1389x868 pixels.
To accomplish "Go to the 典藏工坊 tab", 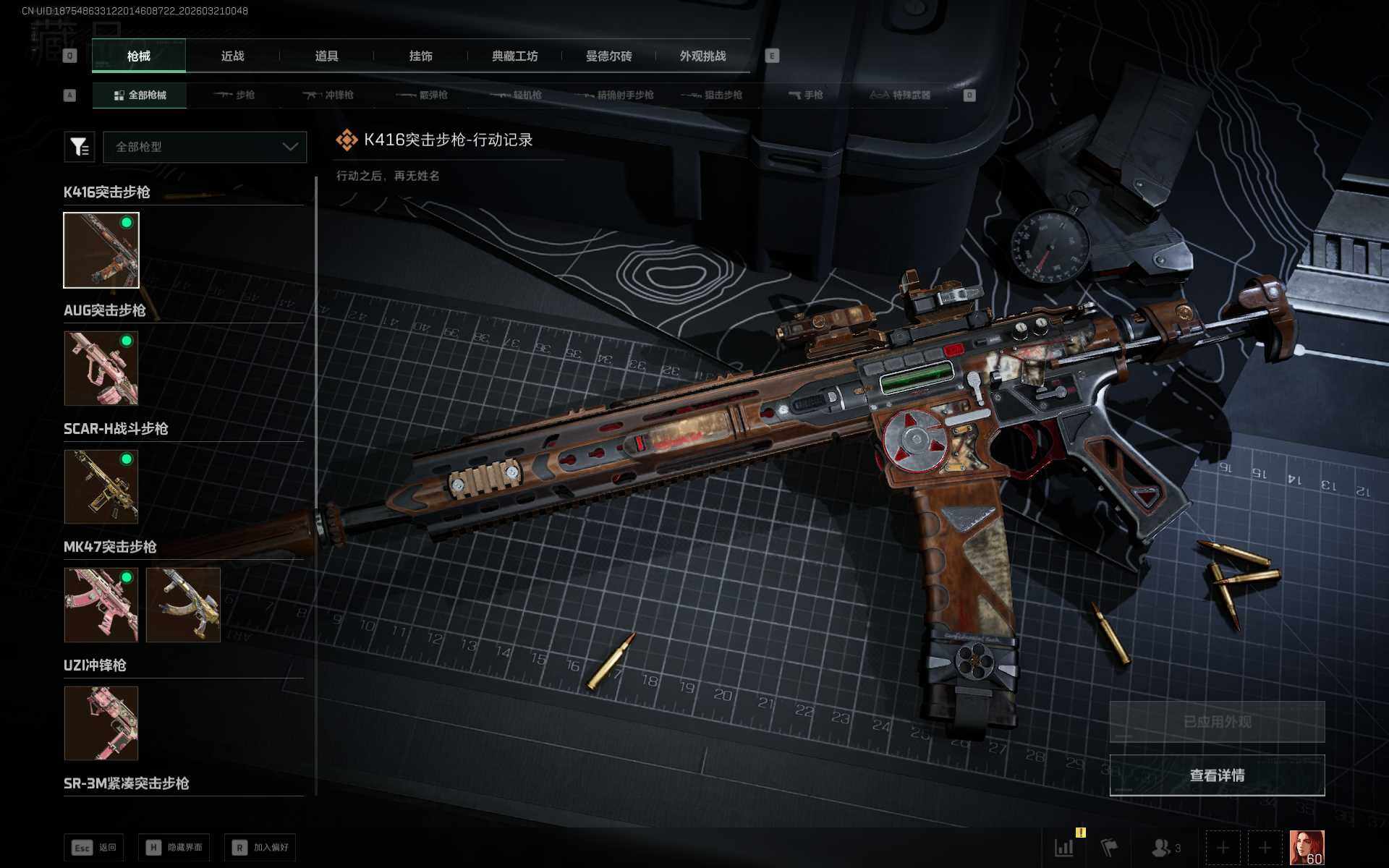I will click(x=514, y=56).
